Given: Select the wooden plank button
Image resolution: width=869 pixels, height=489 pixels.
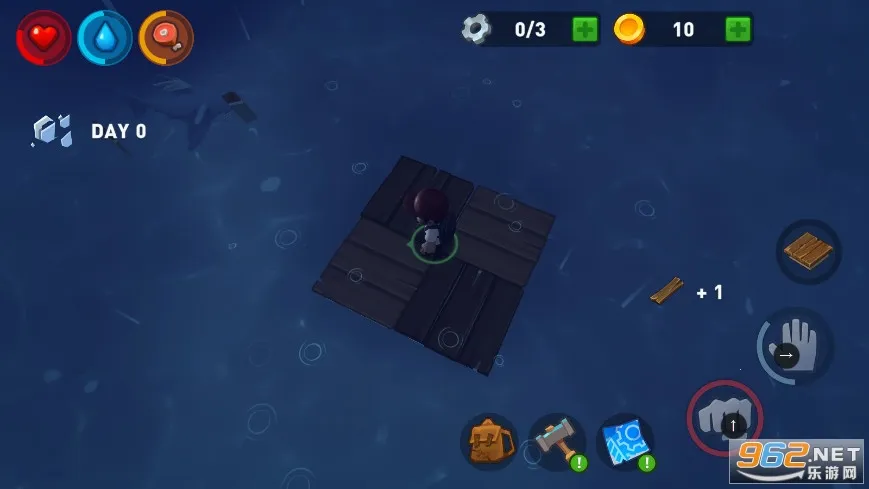Looking at the screenshot, I should 808,251.
